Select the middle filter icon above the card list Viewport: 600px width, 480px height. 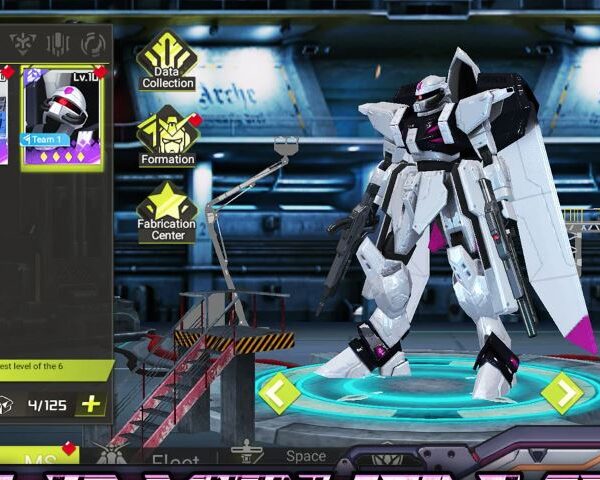57,44
